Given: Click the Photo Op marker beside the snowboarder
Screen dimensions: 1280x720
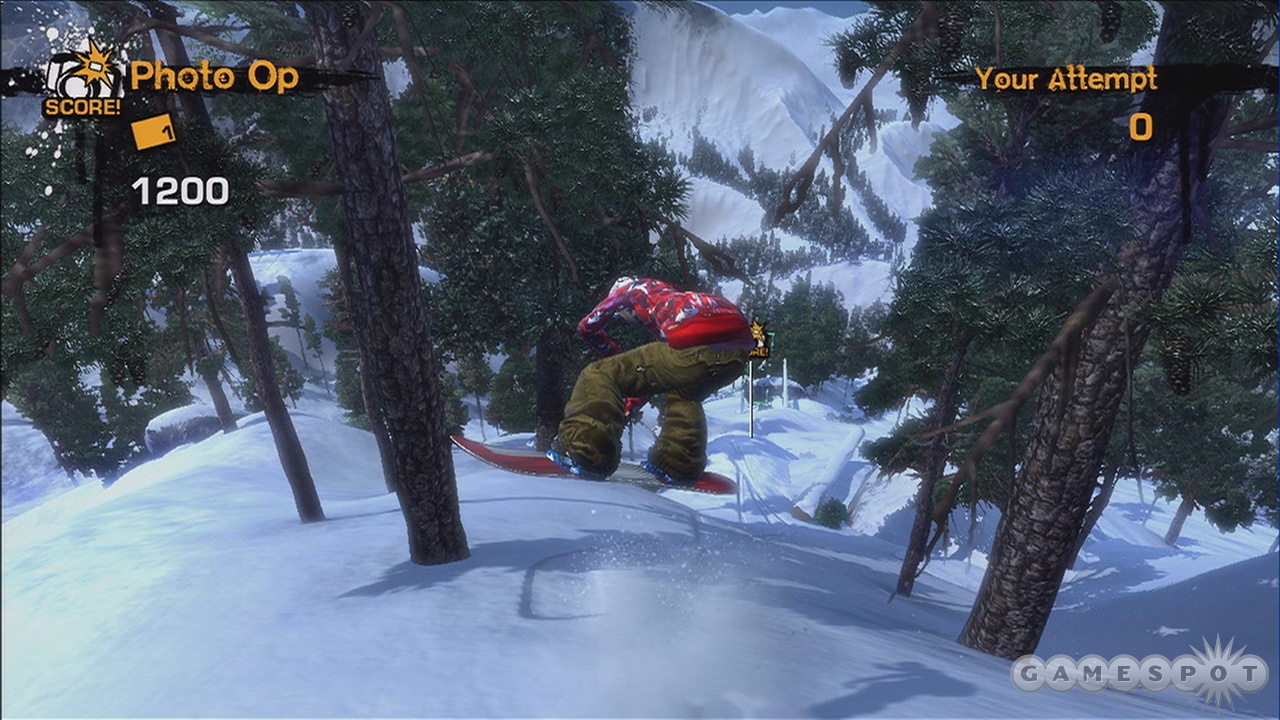Looking at the screenshot, I should [x=758, y=338].
